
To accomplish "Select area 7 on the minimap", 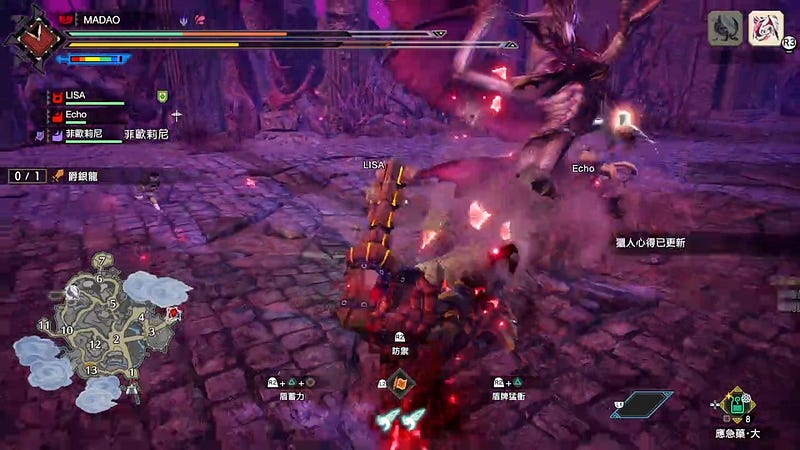I will 101,261.
